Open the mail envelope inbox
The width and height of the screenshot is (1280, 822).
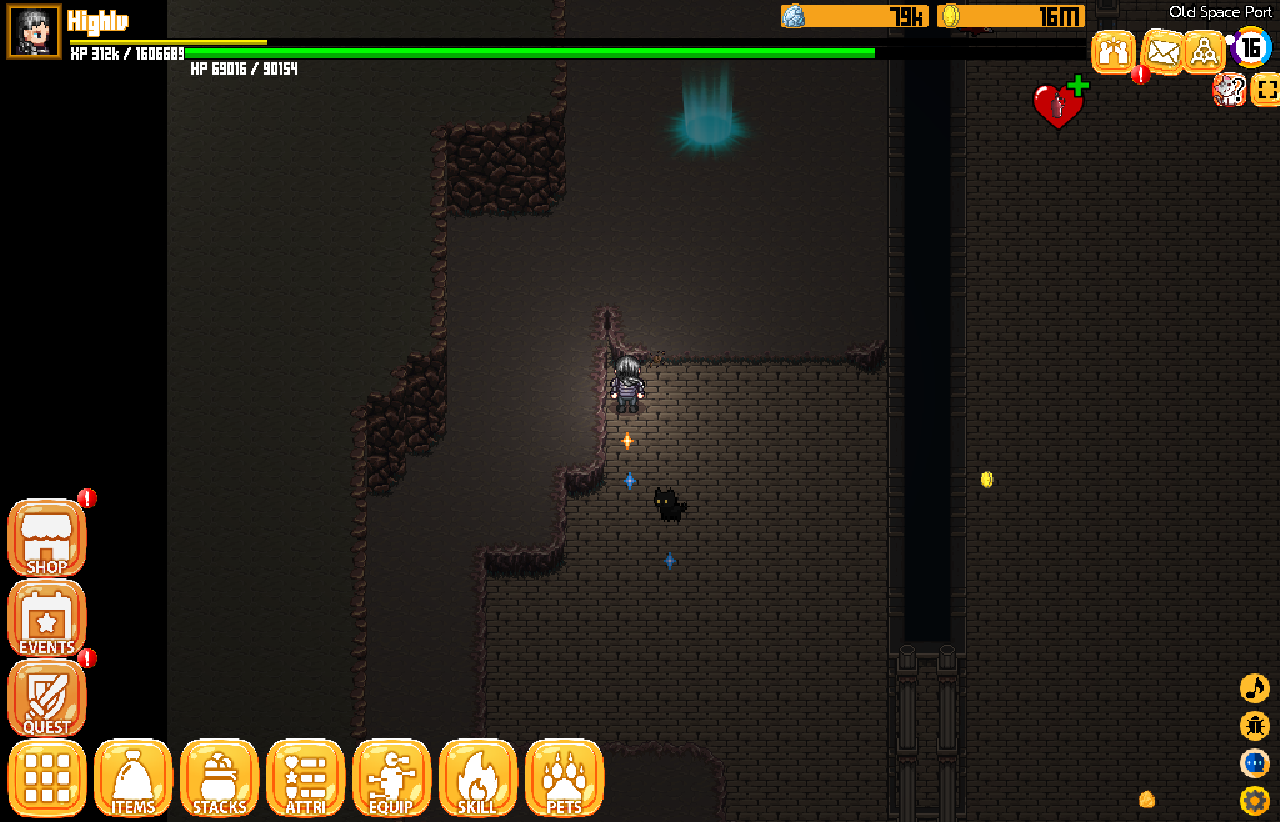click(1162, 51)
